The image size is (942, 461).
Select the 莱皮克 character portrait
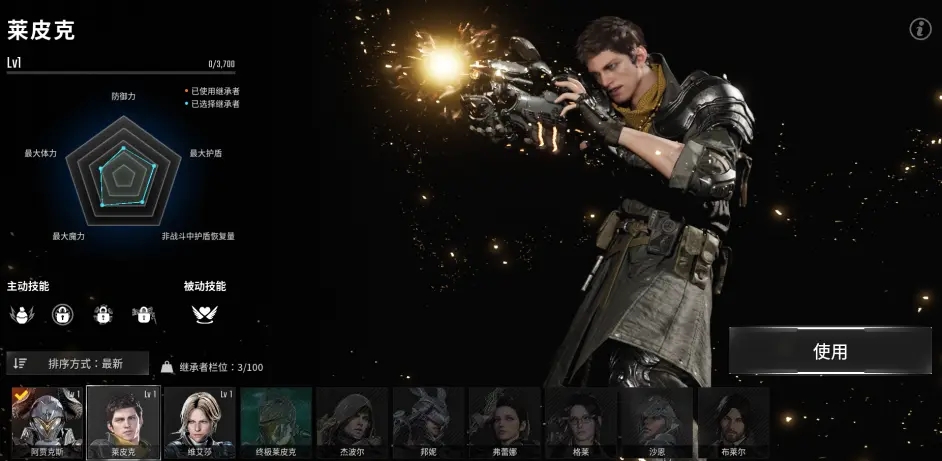pyautogui.click(x=123, y=422)
